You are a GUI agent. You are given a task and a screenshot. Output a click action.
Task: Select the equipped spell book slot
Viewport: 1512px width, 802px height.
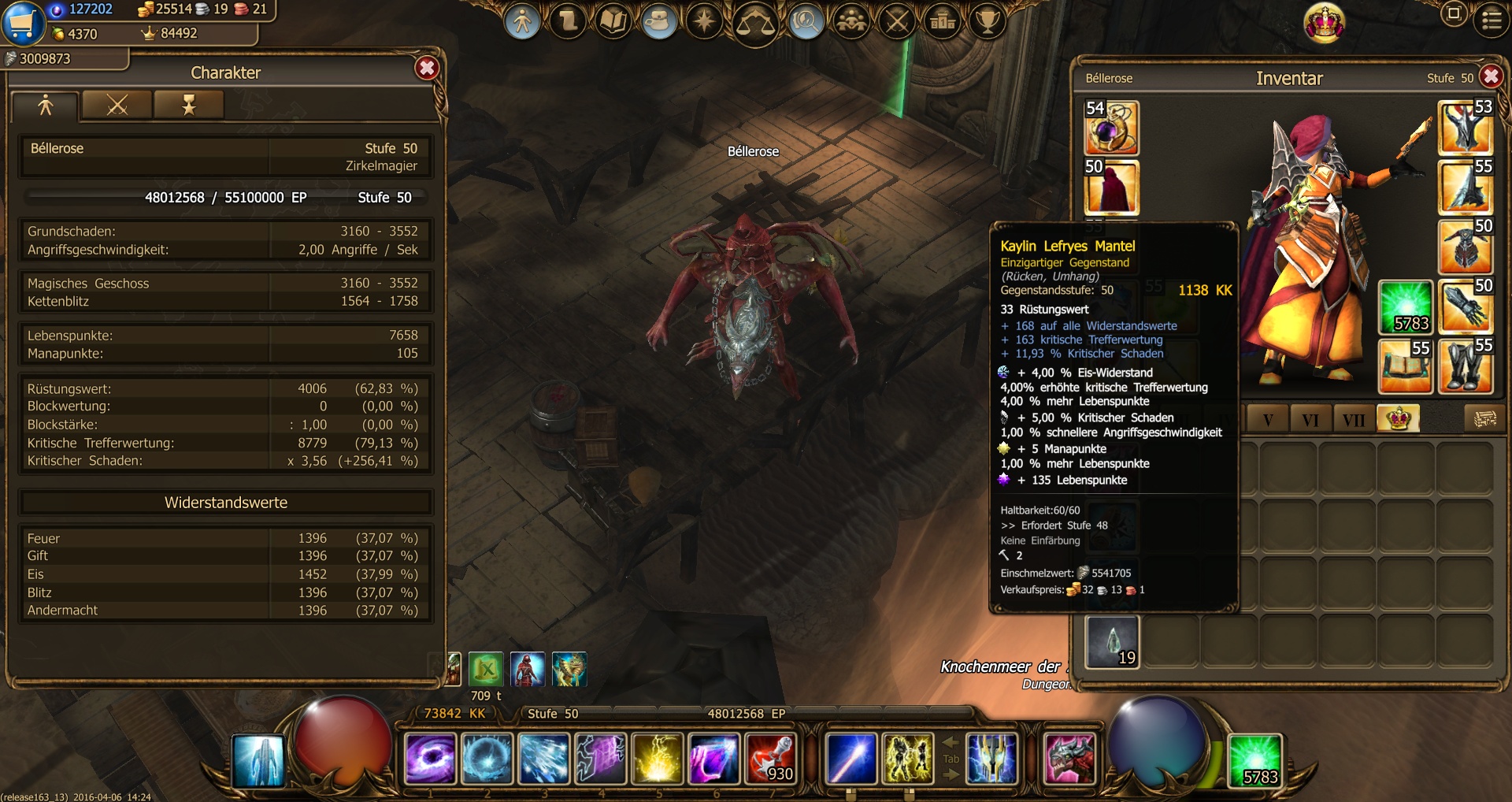1405,366
